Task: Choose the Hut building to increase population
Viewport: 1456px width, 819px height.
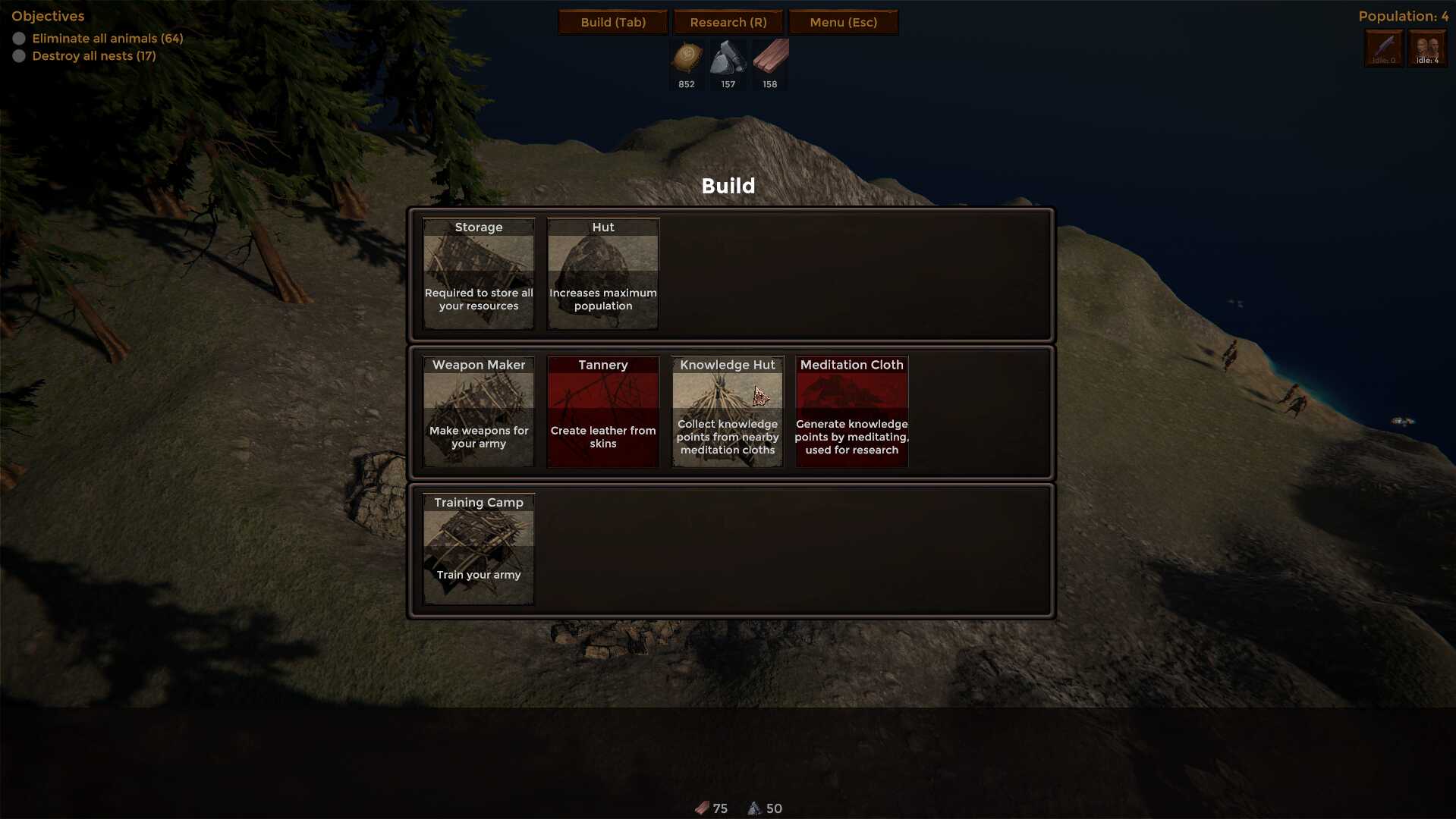Action: [603, 274]
